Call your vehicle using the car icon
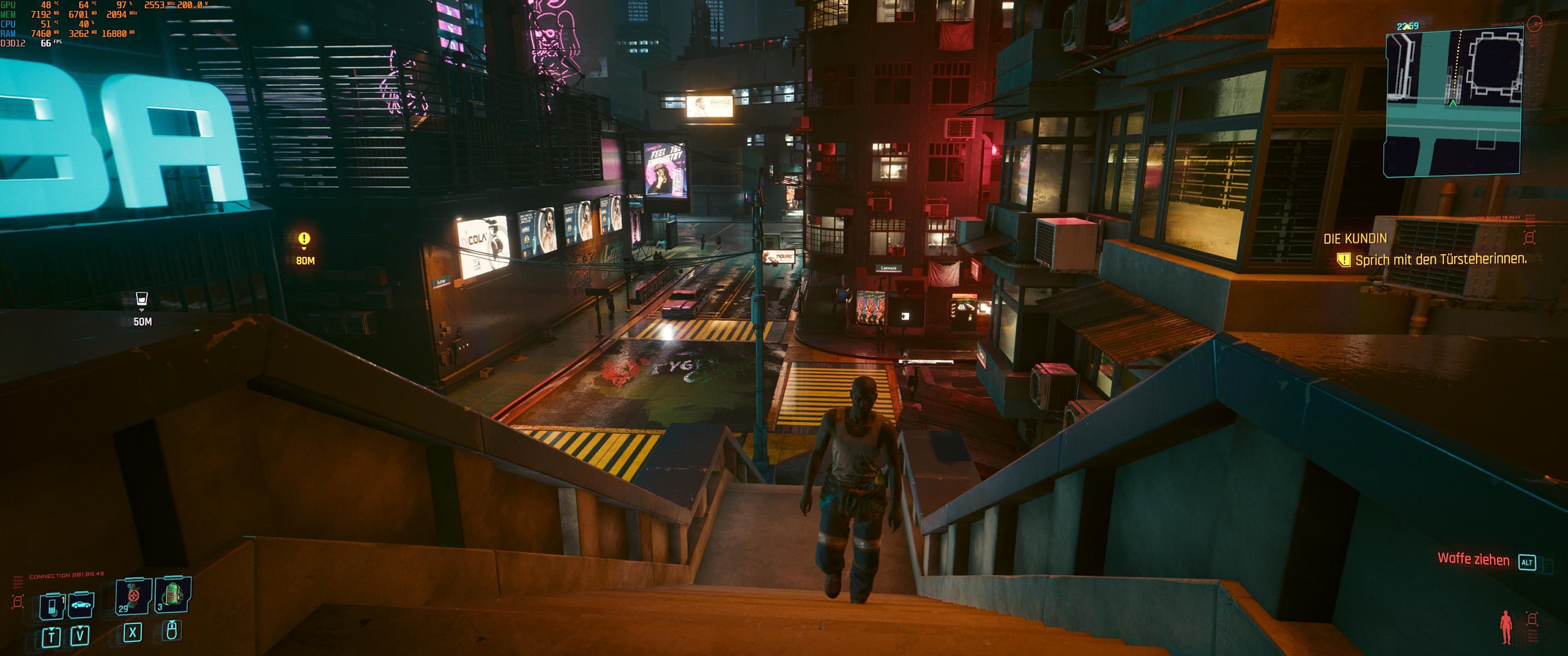The width and height of the screenshot is (1568, 656). [81, 605]
